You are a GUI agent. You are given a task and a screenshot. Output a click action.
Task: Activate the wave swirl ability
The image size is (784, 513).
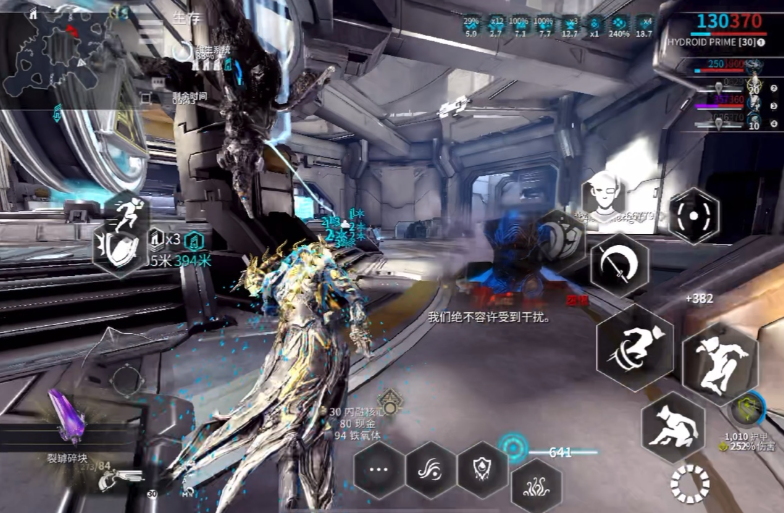(x=431, y=468)
